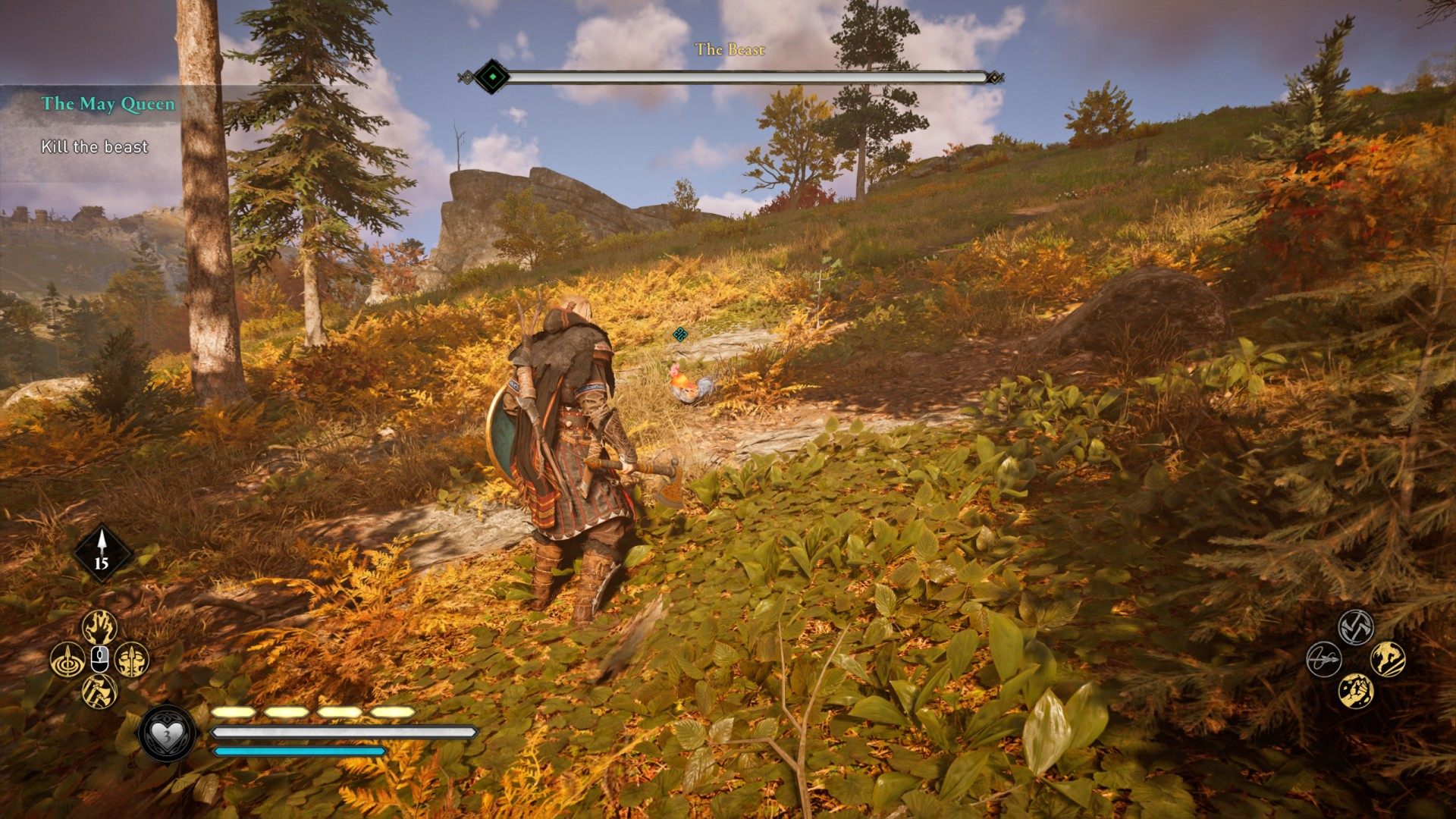Activate the clenched fist melee ability
This screenshot has height=819, width=1456.
coord(1355,691)
